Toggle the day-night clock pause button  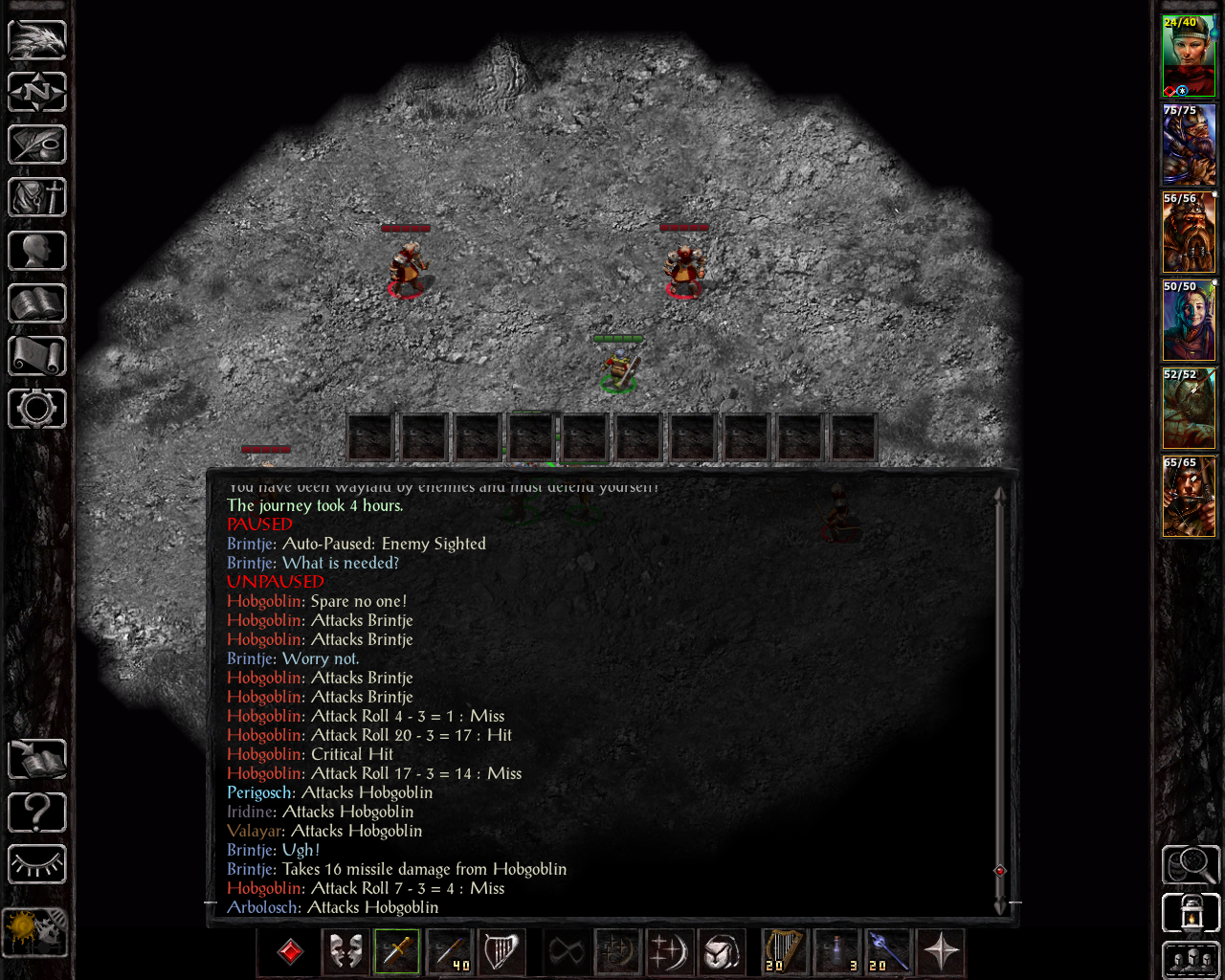pyautogui.click(x=35, y=931)
